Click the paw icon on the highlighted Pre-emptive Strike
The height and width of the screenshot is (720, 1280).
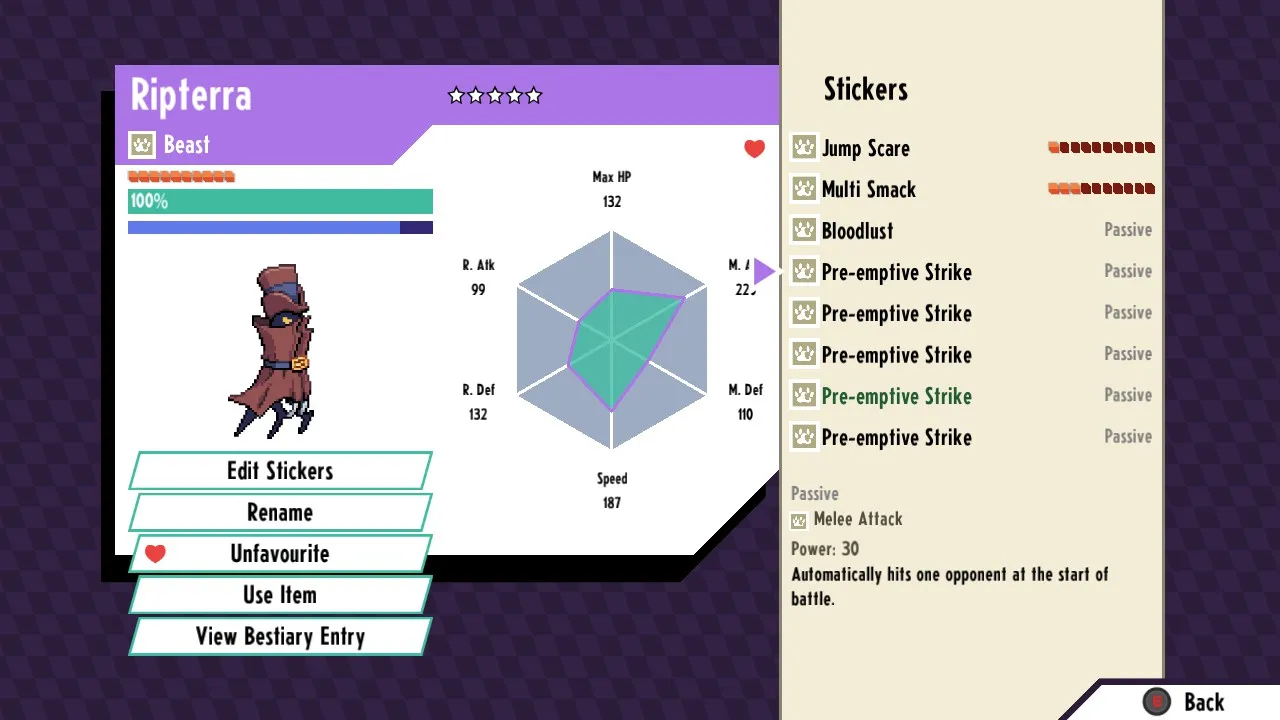802,396
